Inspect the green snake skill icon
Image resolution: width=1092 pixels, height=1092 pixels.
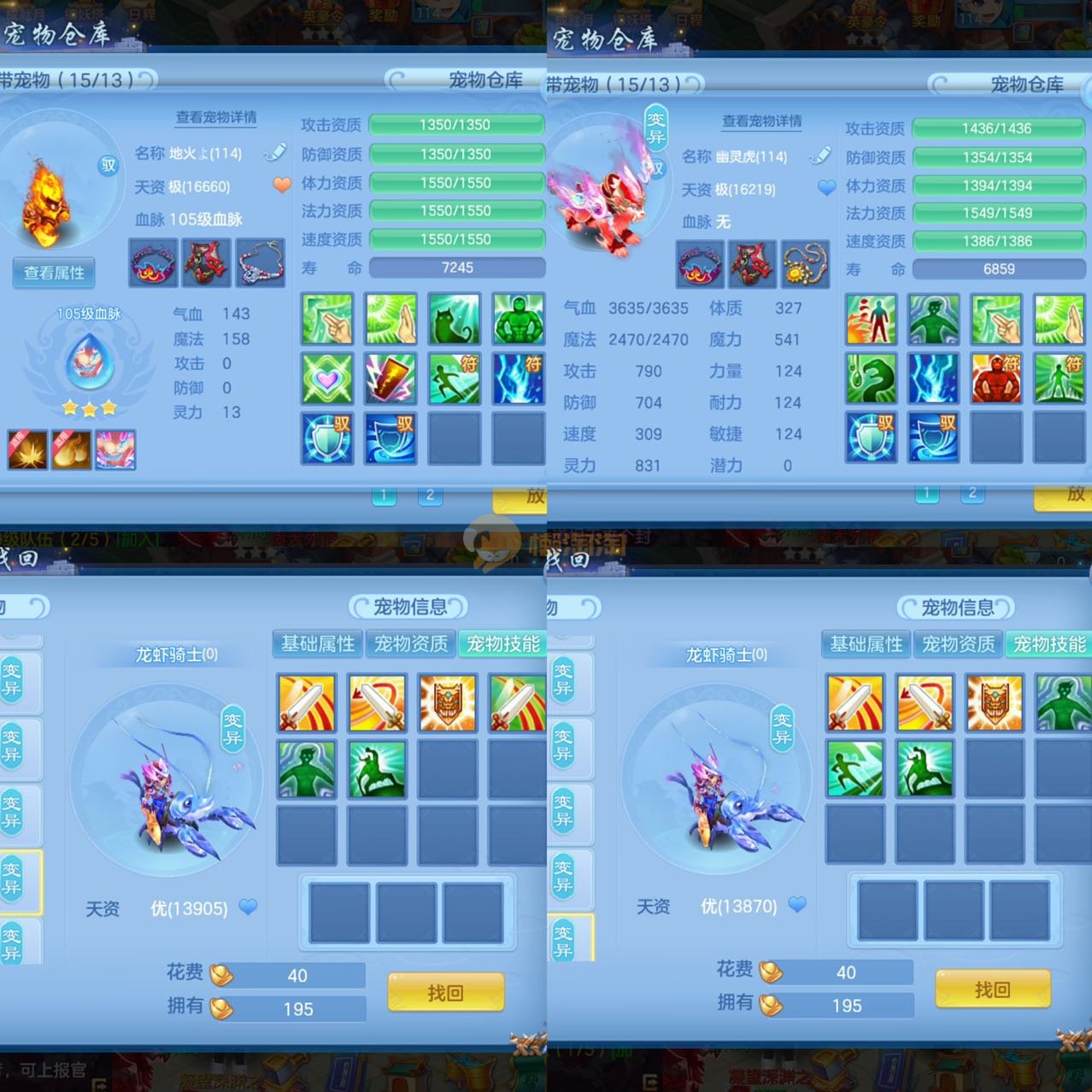pos(871,379)
